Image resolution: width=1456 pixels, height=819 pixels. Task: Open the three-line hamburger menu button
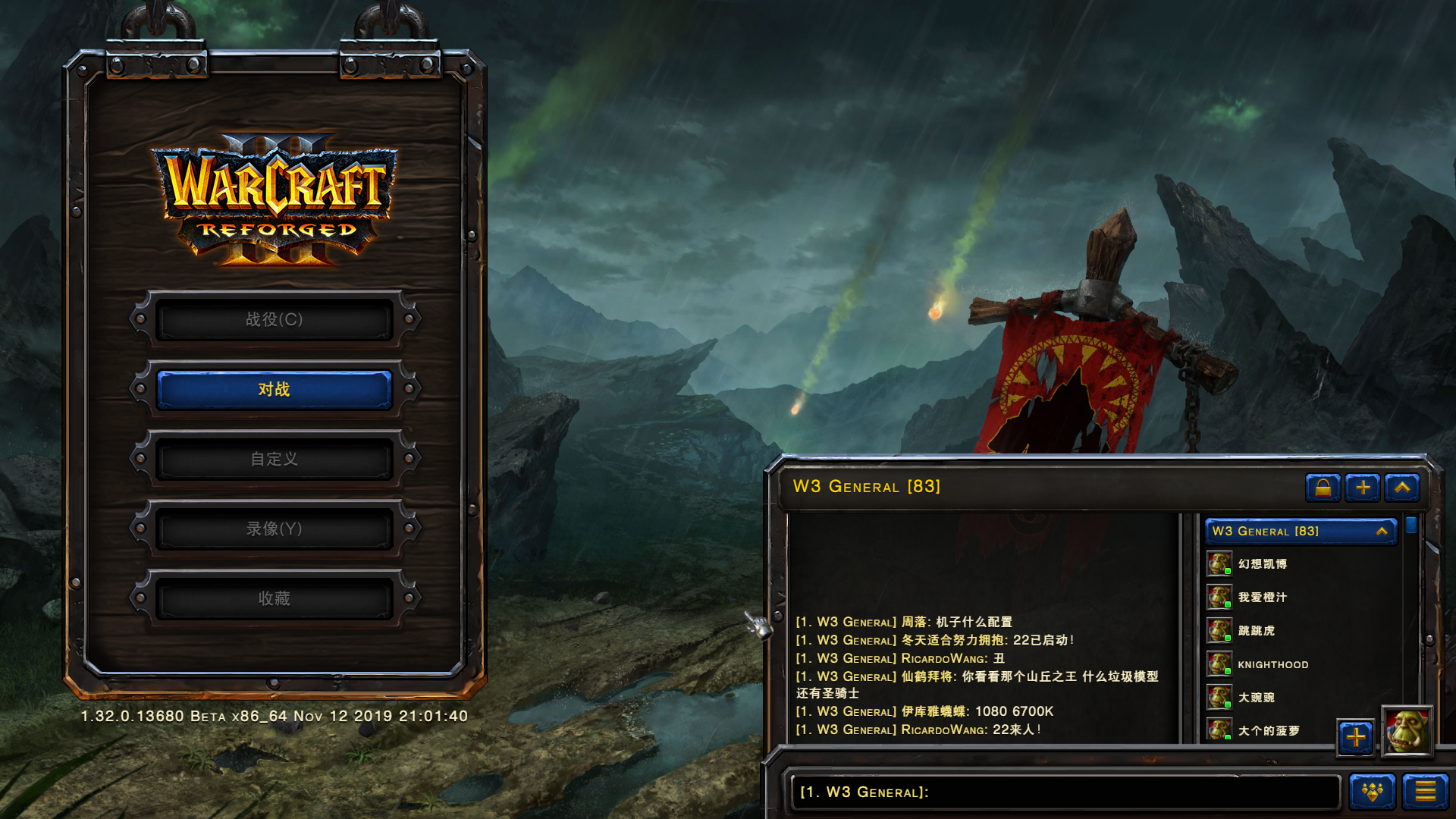pyautogui.click(x=1425, y=792)
